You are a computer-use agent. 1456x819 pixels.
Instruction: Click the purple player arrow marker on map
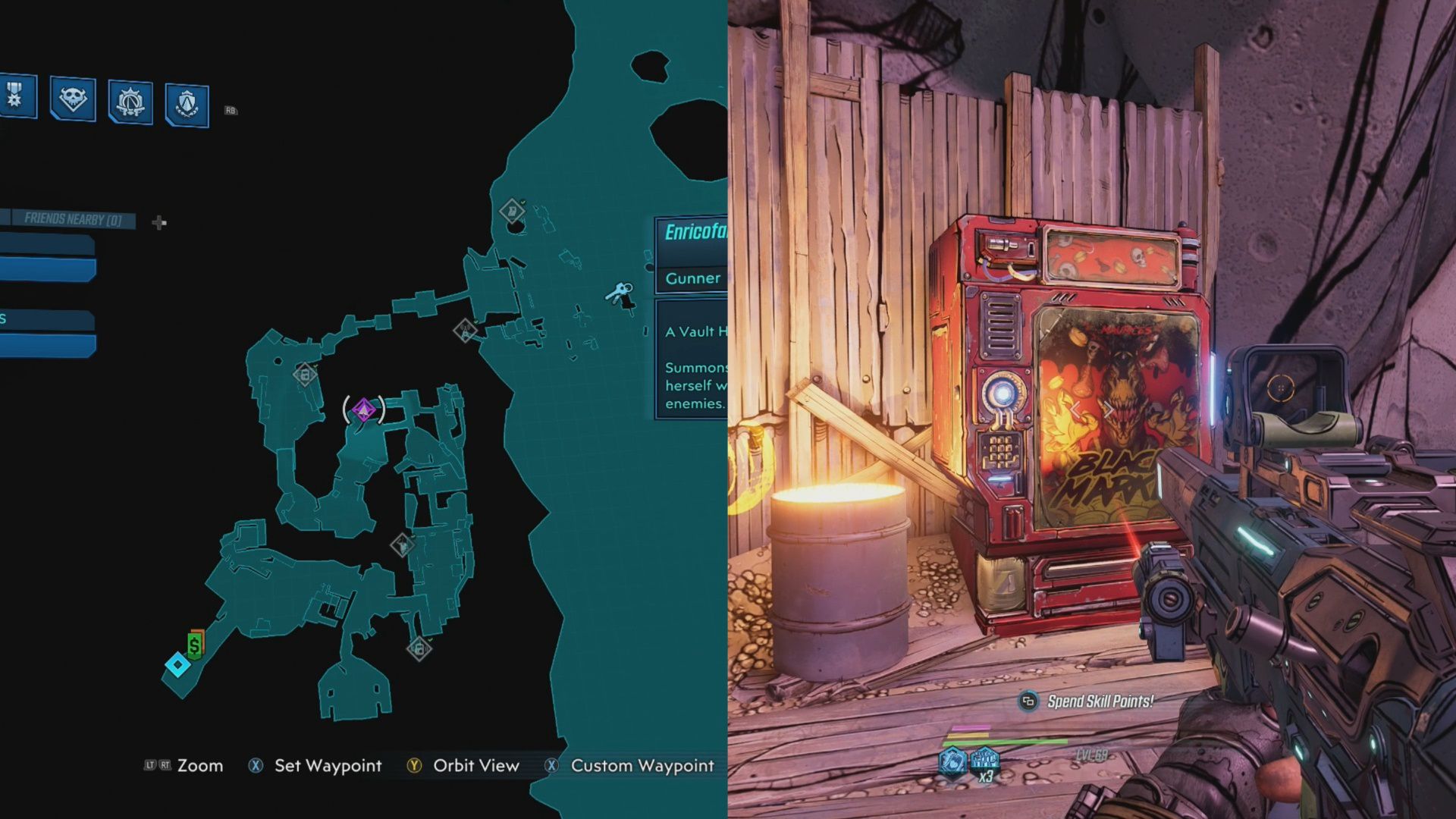click(362, 407)
